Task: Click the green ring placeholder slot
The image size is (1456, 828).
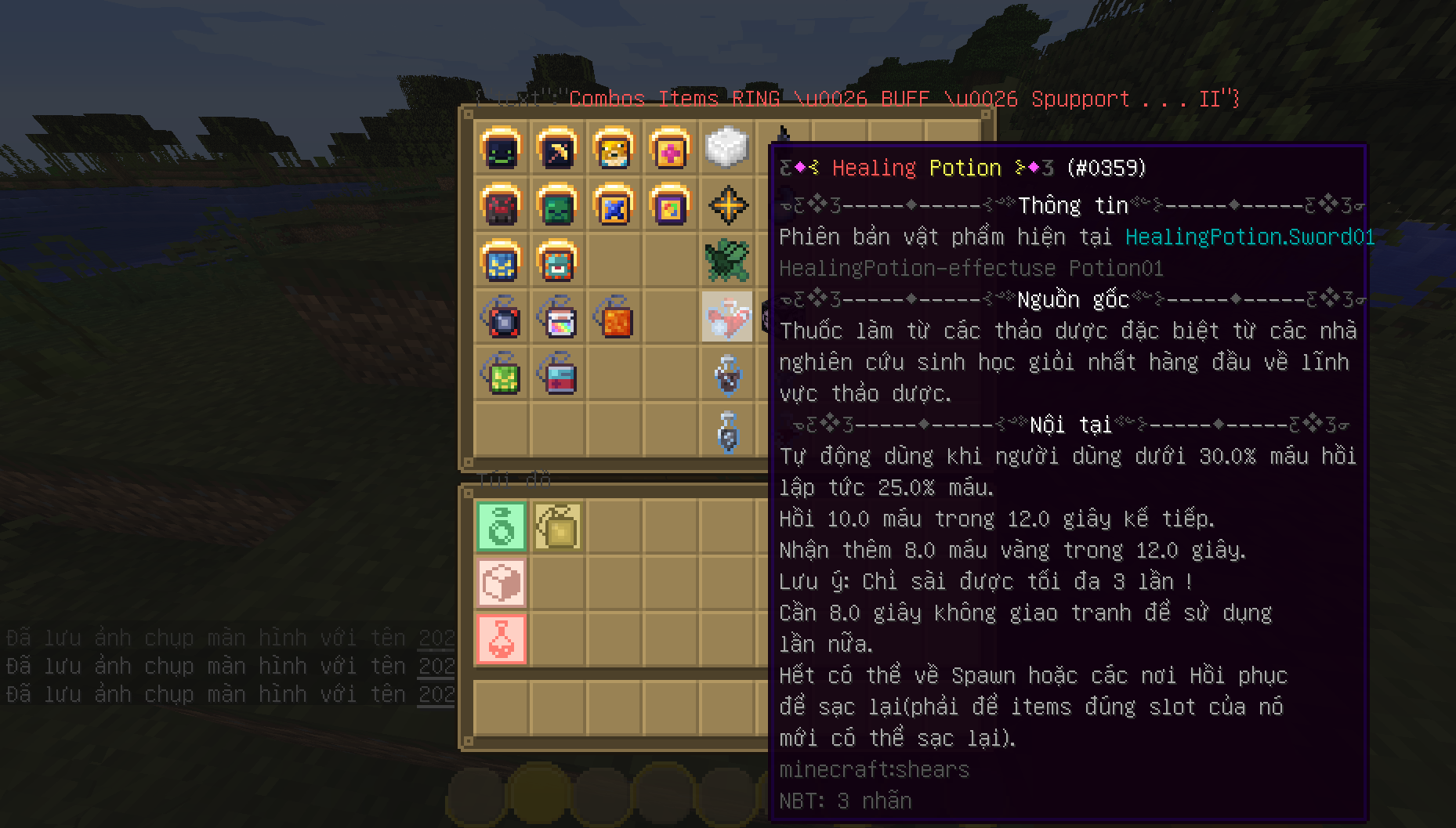Action: point(502,526)
